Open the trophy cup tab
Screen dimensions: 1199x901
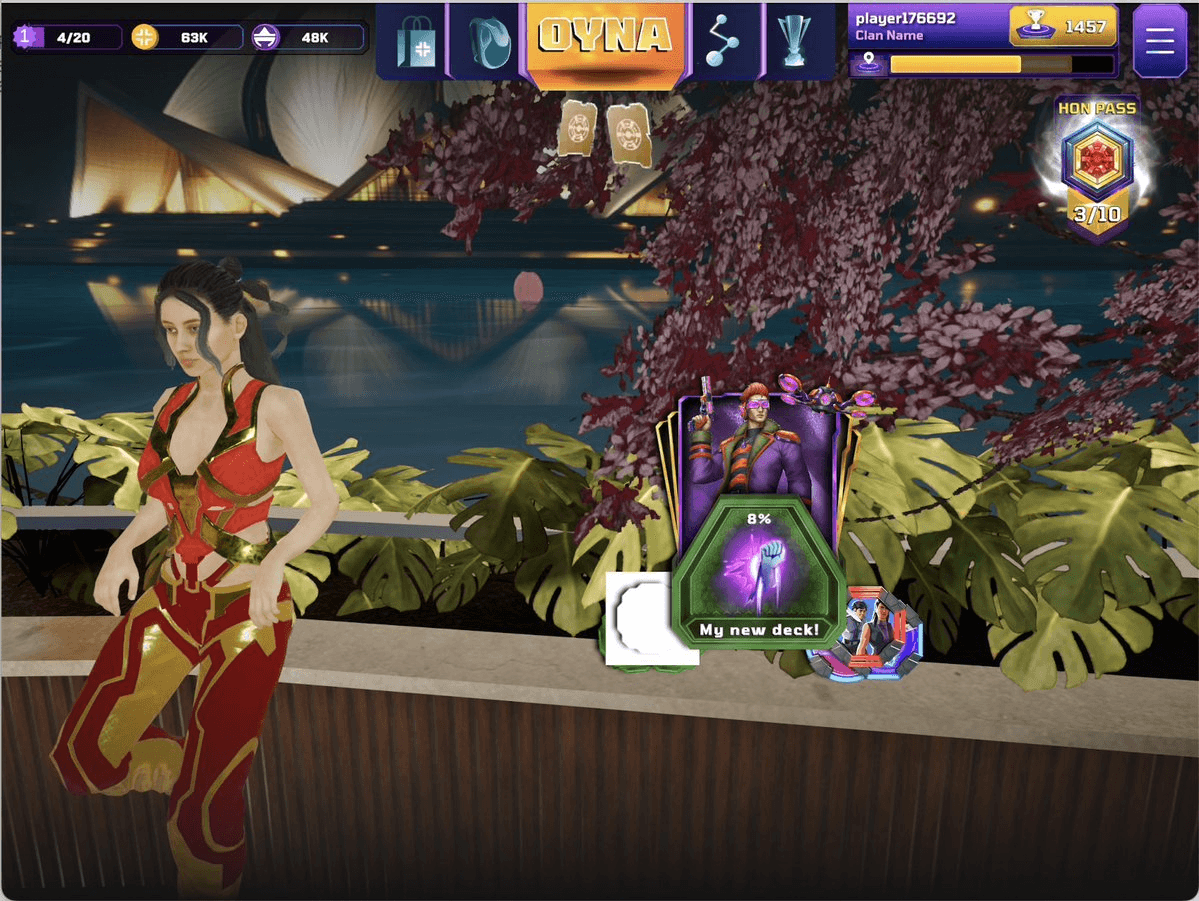pos(798,41)
